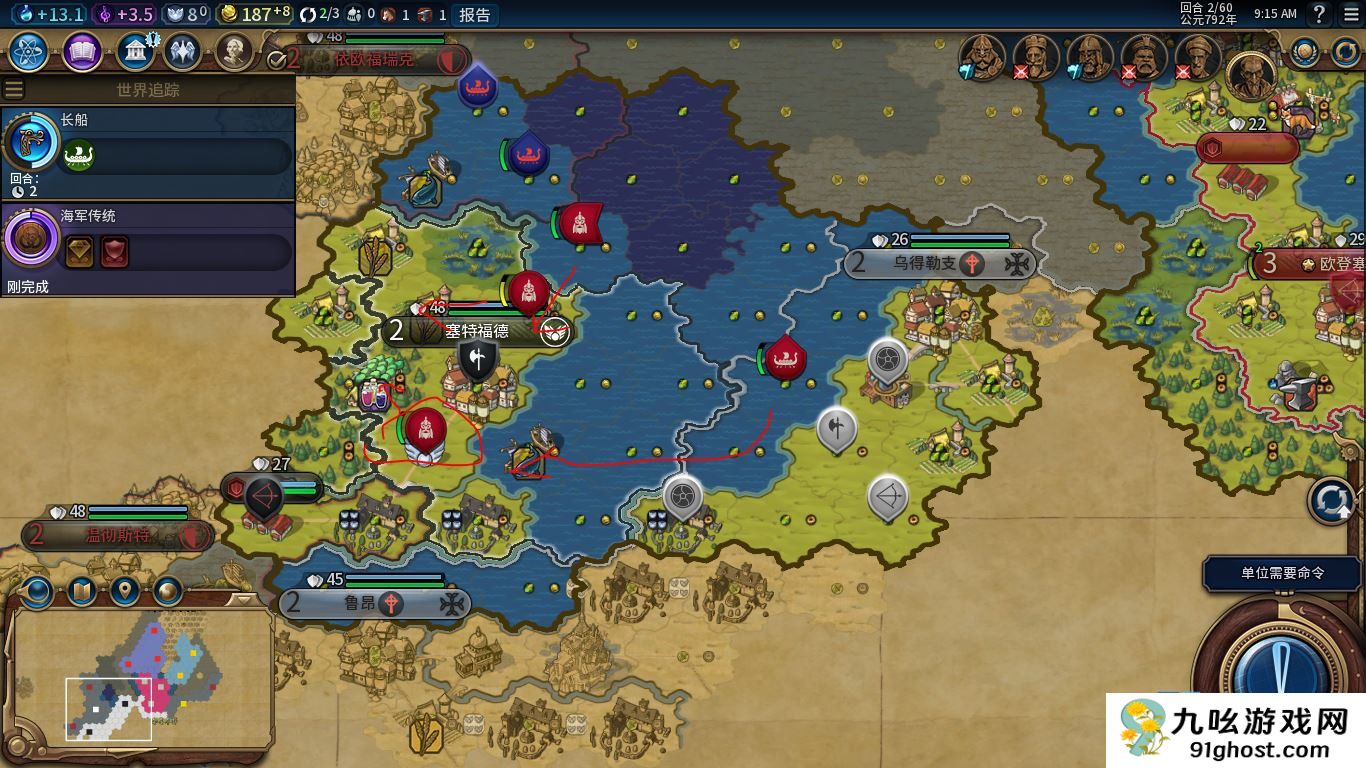Toggle the 世界追踪 tracker options
The height and width of the screenshot is (768, 1366).
click(x=14, y=90)
